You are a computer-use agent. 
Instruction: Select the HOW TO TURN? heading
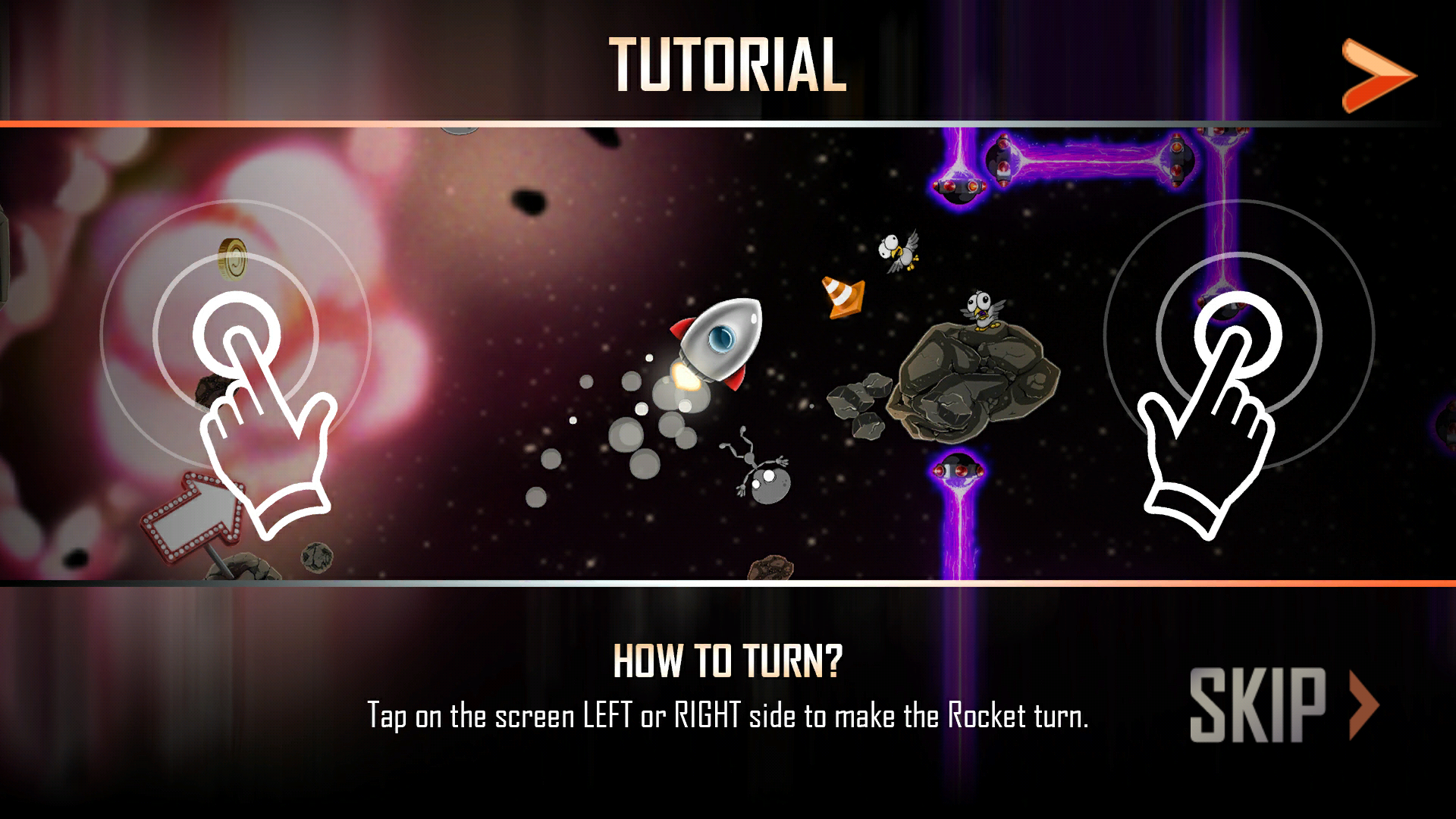pos(726,661)
